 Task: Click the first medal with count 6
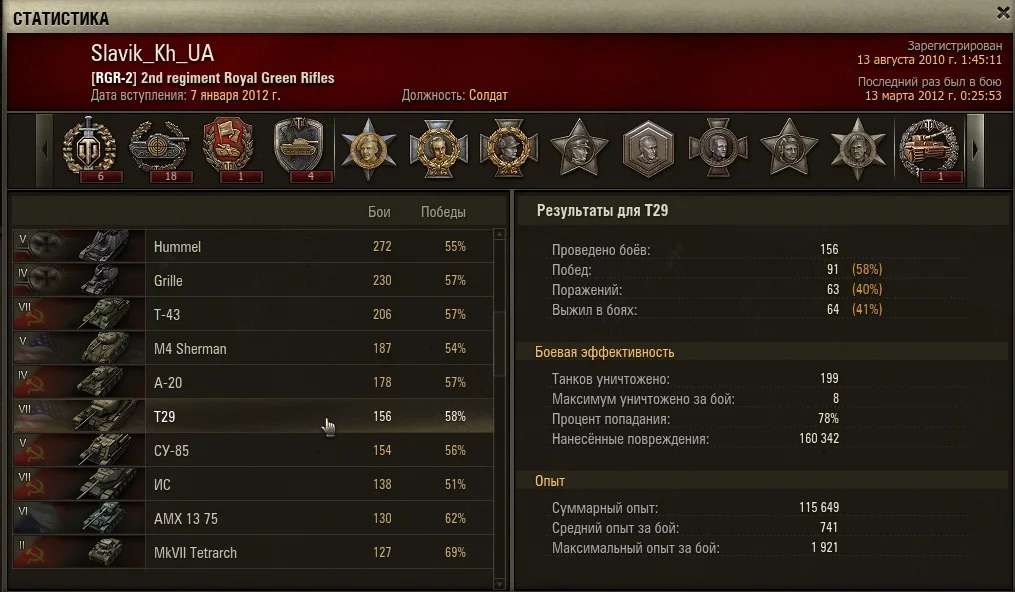(89, 148)
